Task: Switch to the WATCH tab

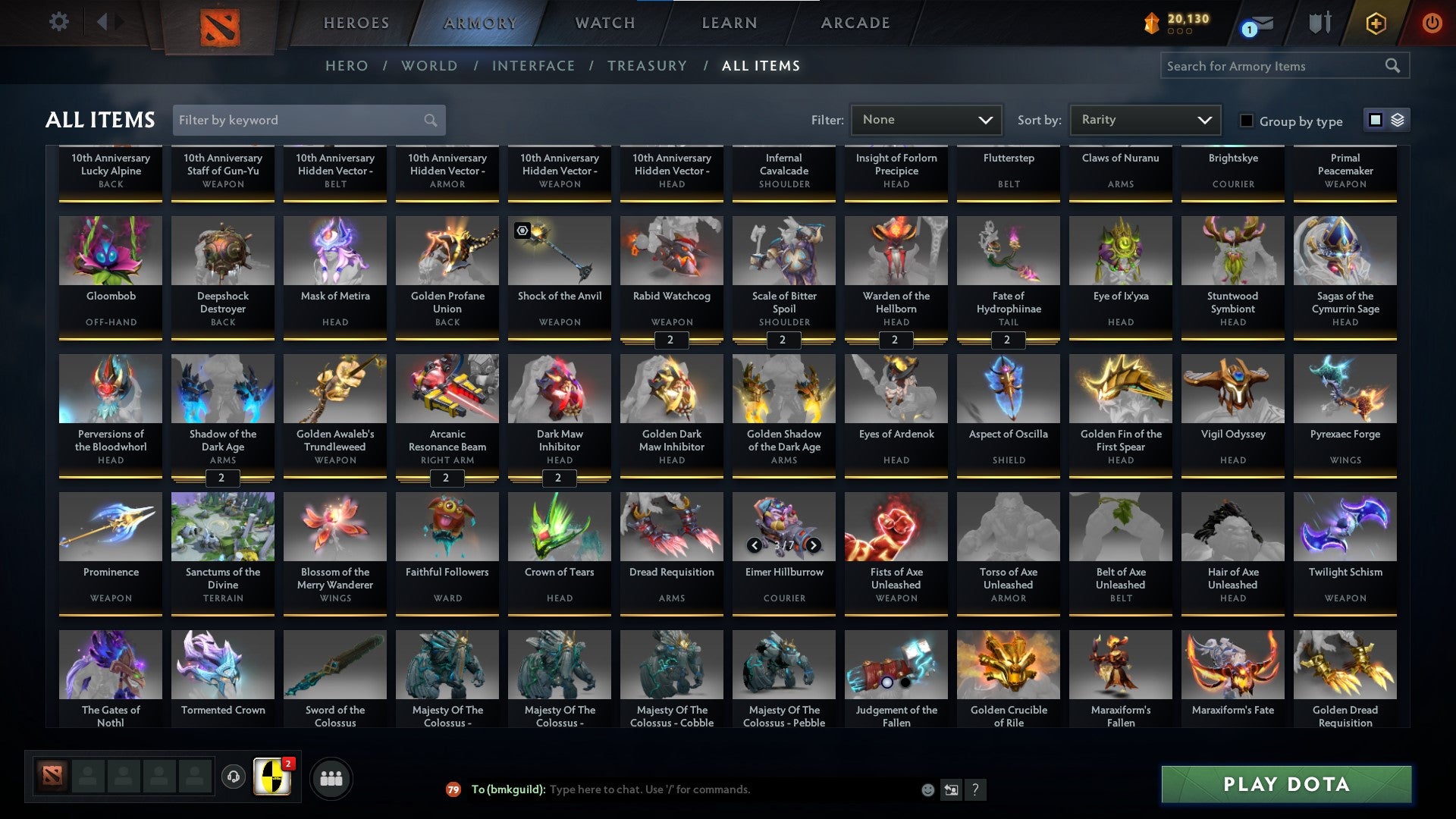Action: click(604, 23)
